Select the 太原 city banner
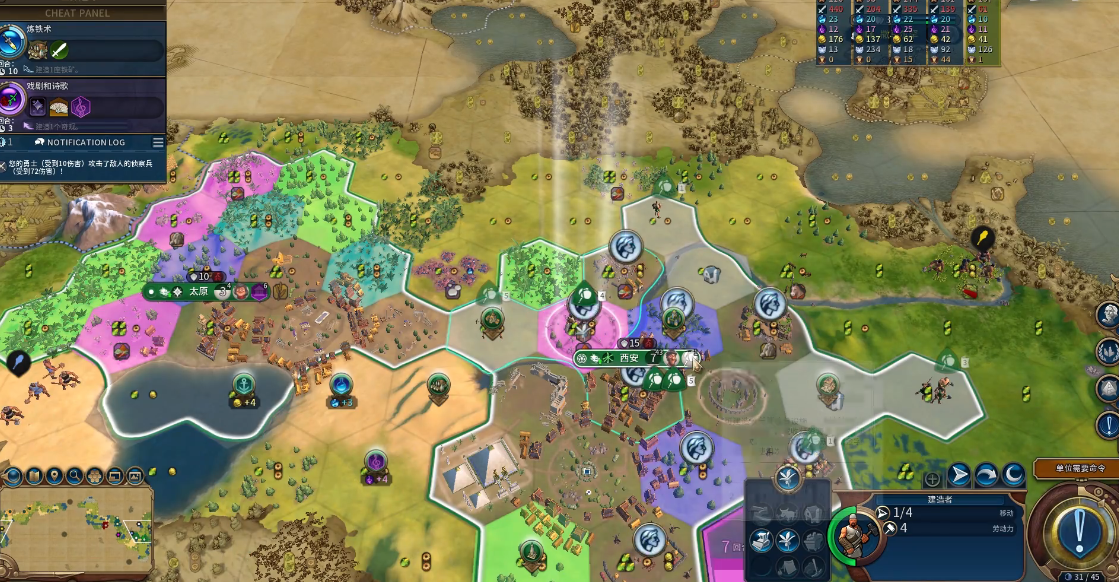The width and height of the screenshot is (1119, 582). pos(197,291)
